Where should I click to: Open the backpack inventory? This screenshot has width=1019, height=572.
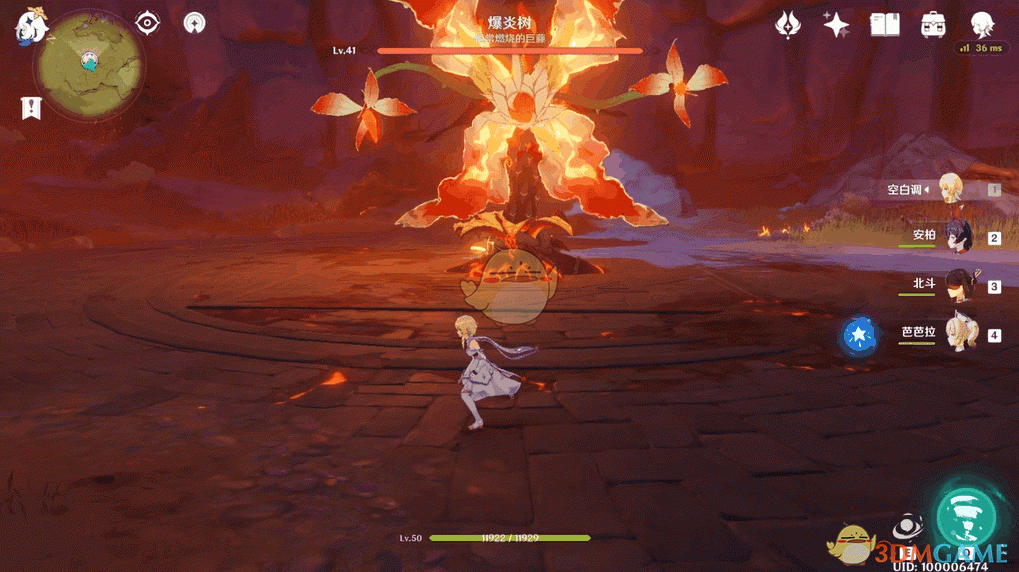click(934, 25)
